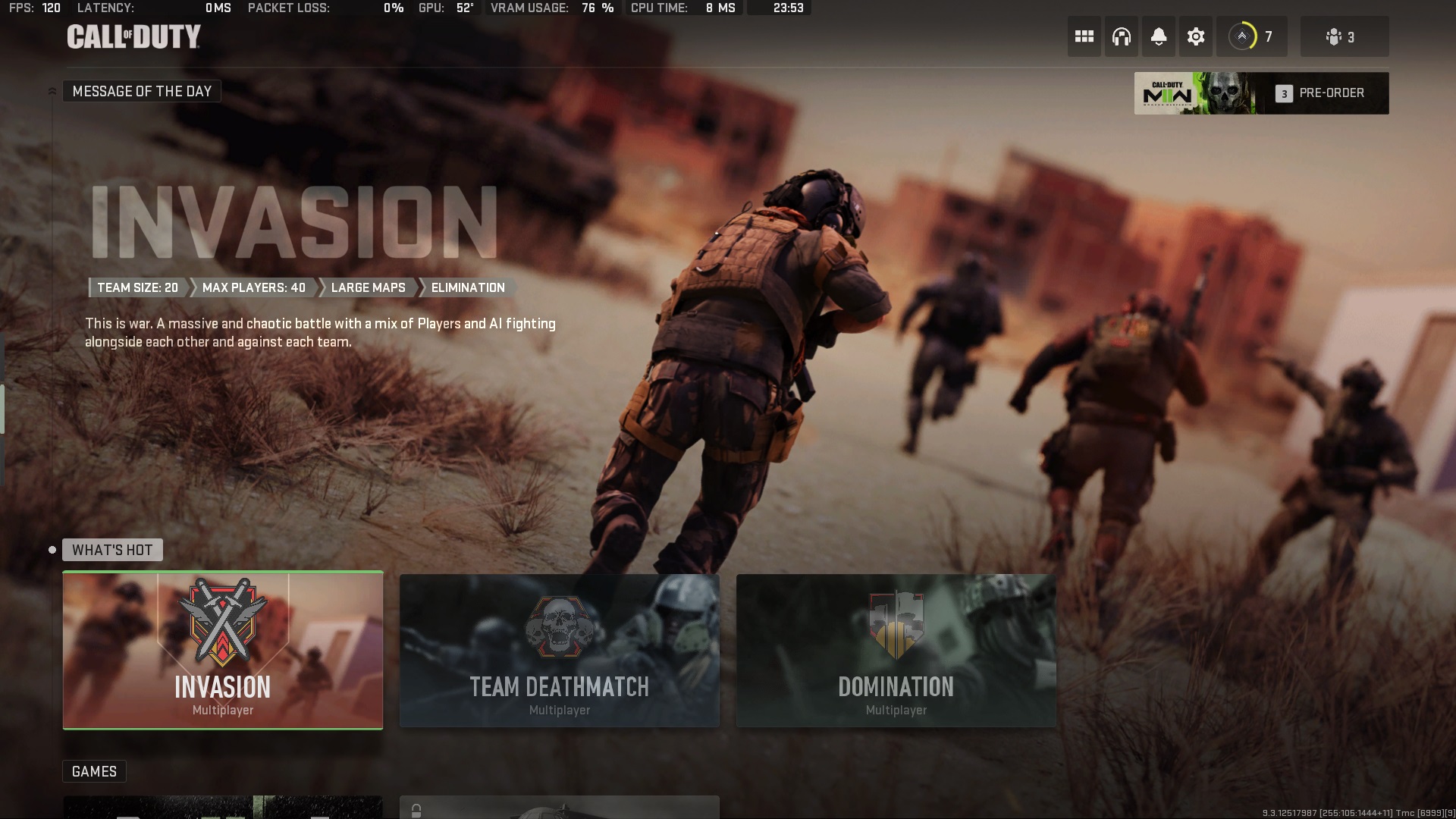
Task: Open the headset voice channels icon
Action: click(1121, 36)
